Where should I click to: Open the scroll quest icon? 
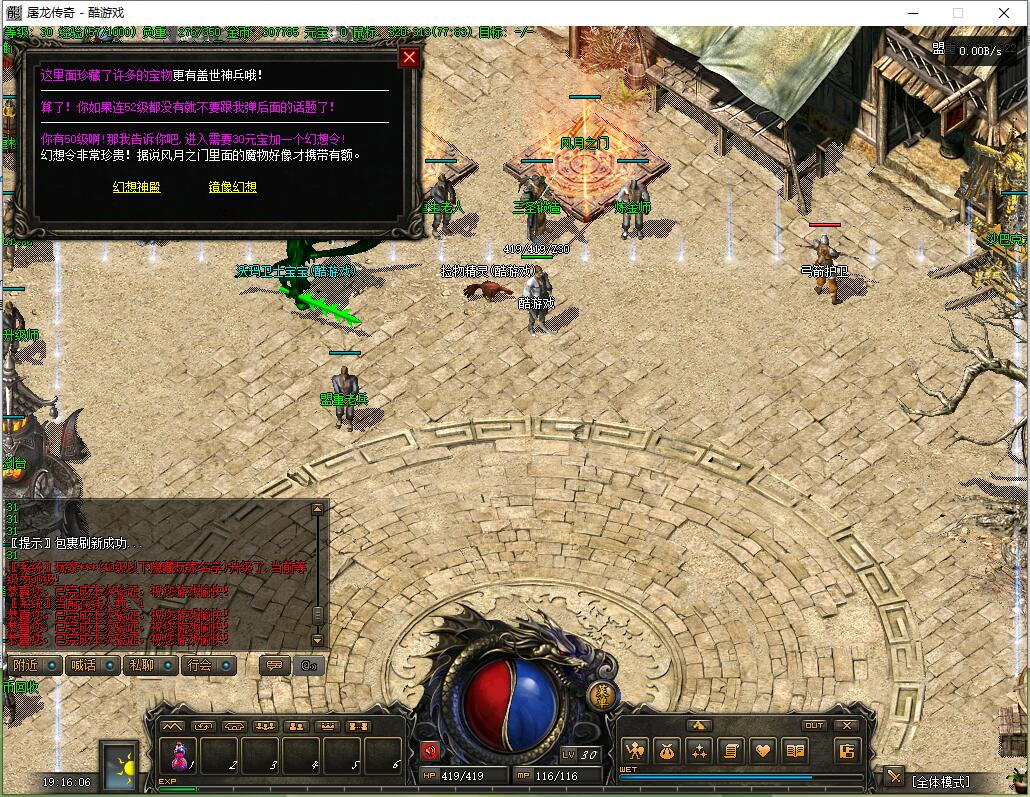pos(731,750)
